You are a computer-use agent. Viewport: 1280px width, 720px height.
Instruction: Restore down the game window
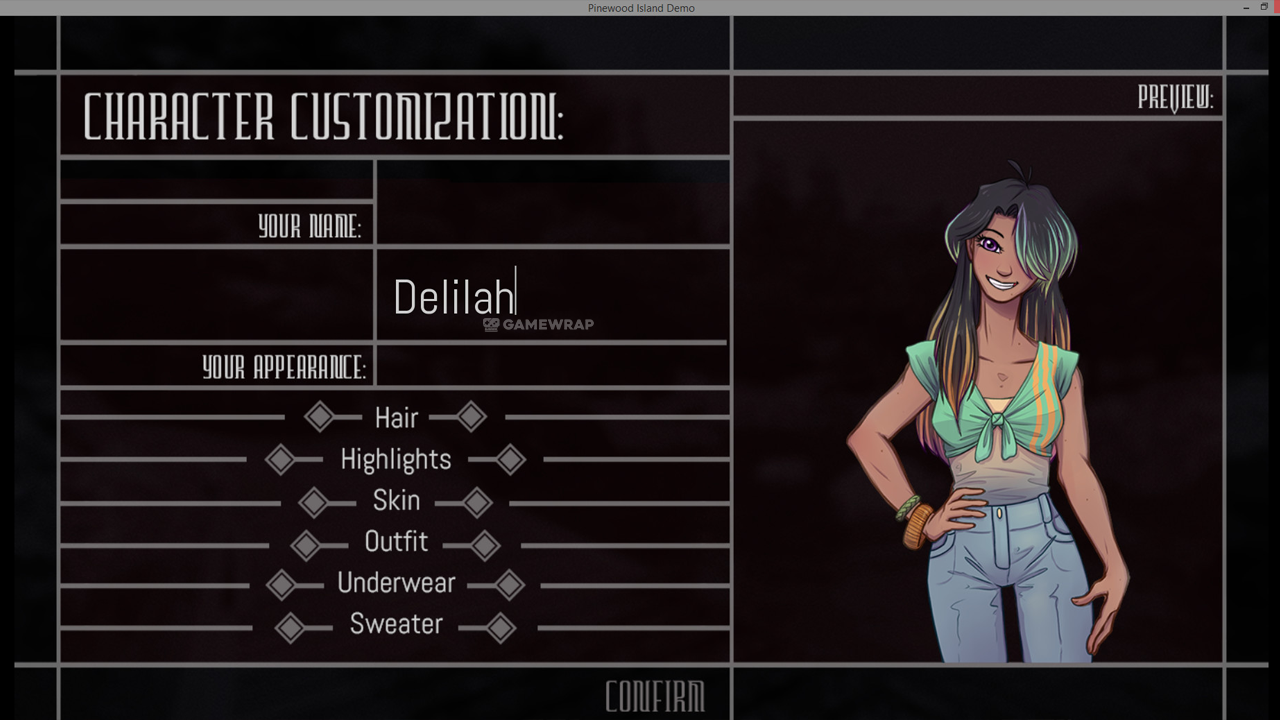coord(1264,7)
